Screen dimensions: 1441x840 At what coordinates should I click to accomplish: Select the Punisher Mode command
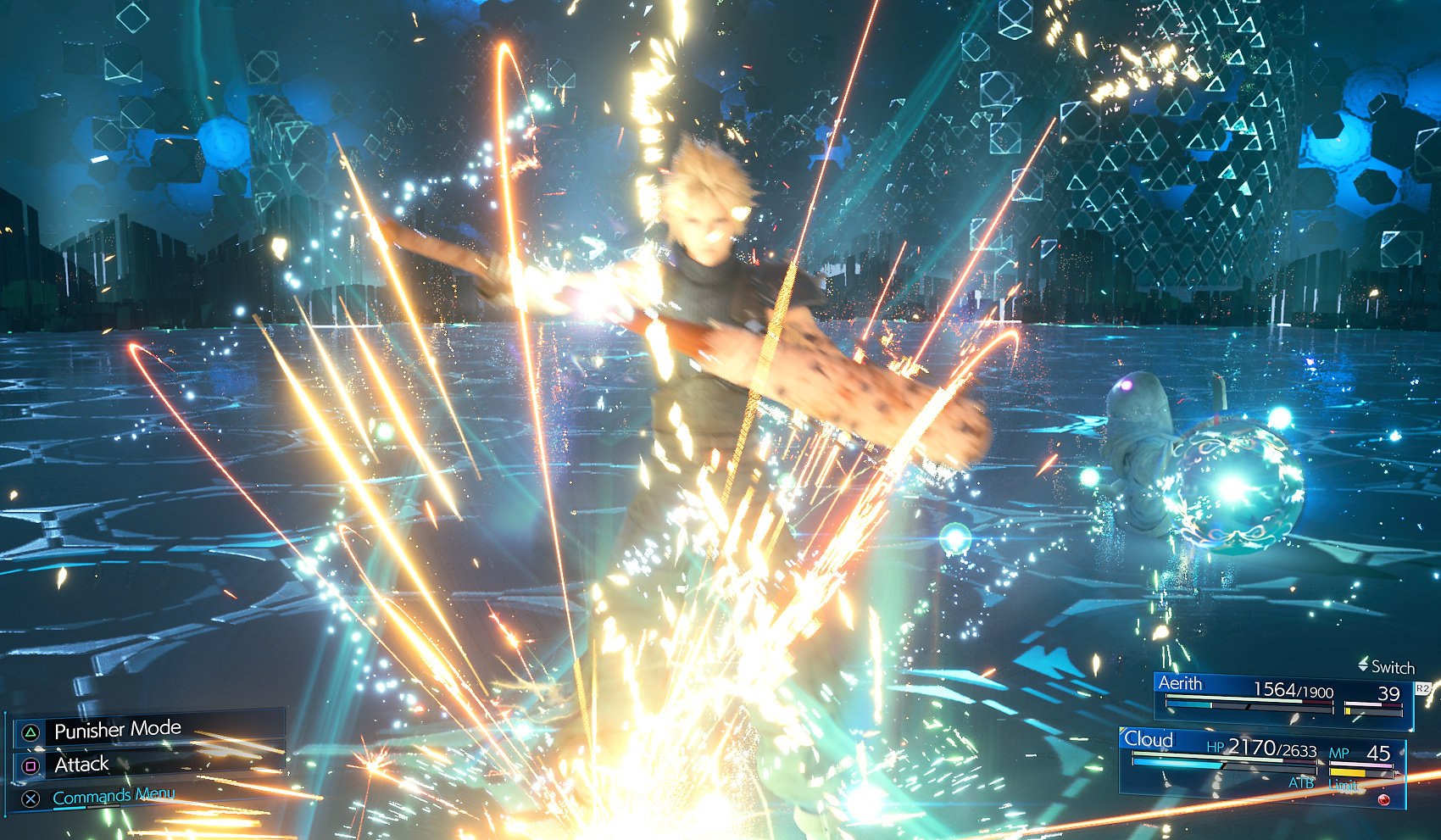118,730
